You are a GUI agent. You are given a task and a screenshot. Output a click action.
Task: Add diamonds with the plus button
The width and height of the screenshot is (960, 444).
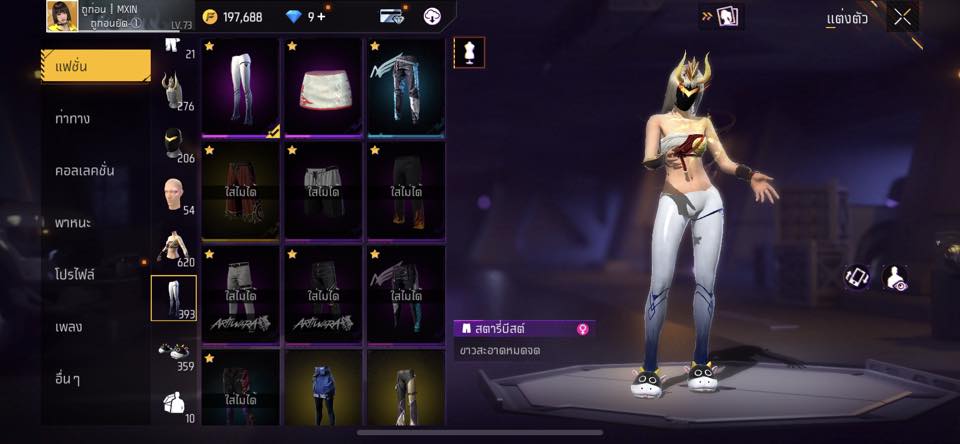(x=323, y=17)
